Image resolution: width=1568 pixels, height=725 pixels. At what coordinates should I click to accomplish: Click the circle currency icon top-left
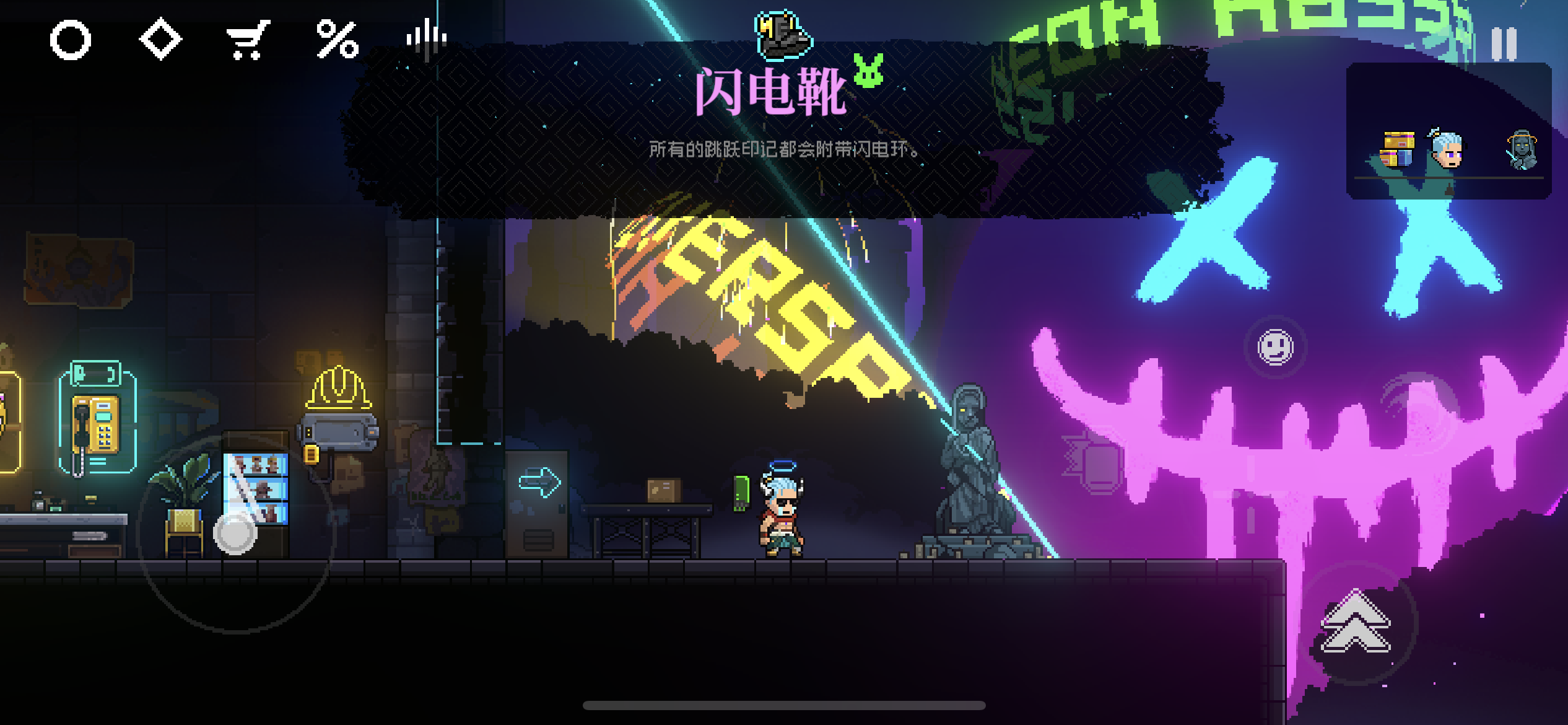70,39
